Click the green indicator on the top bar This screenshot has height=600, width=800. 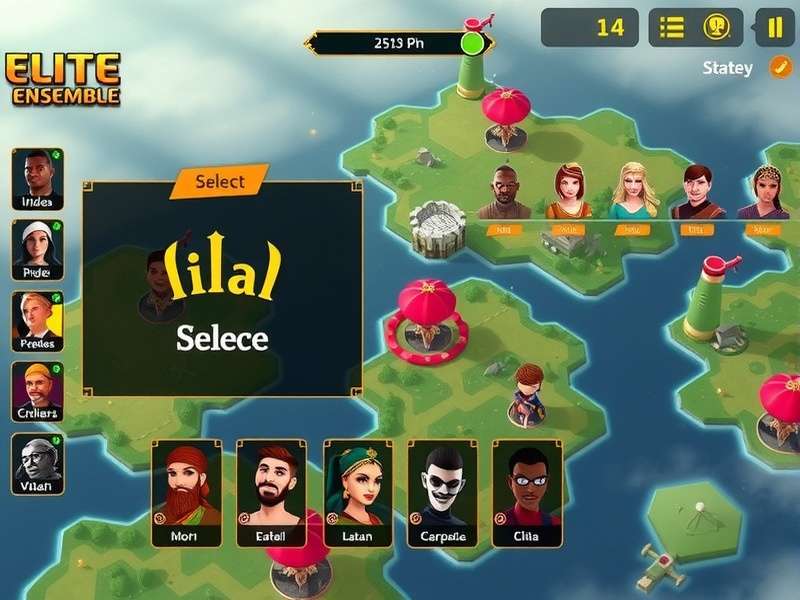point(471,43)
